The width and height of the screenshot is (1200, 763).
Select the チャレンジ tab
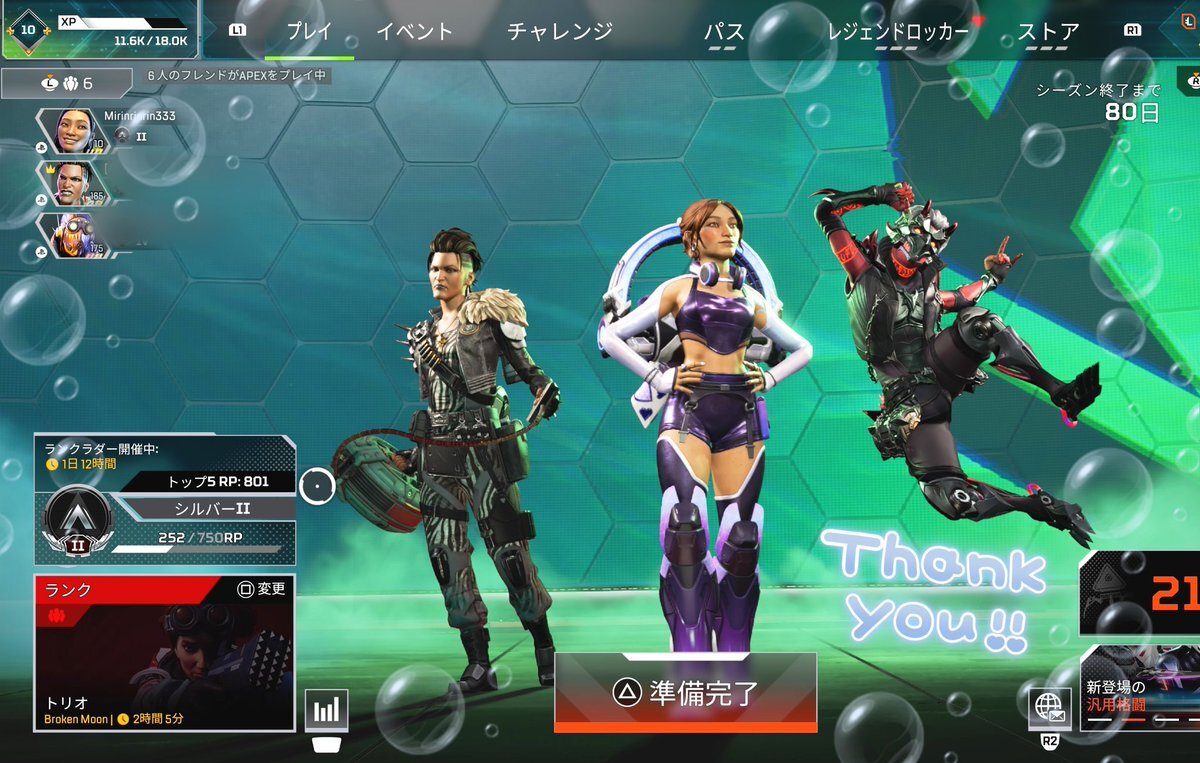[x=559, y=31]
